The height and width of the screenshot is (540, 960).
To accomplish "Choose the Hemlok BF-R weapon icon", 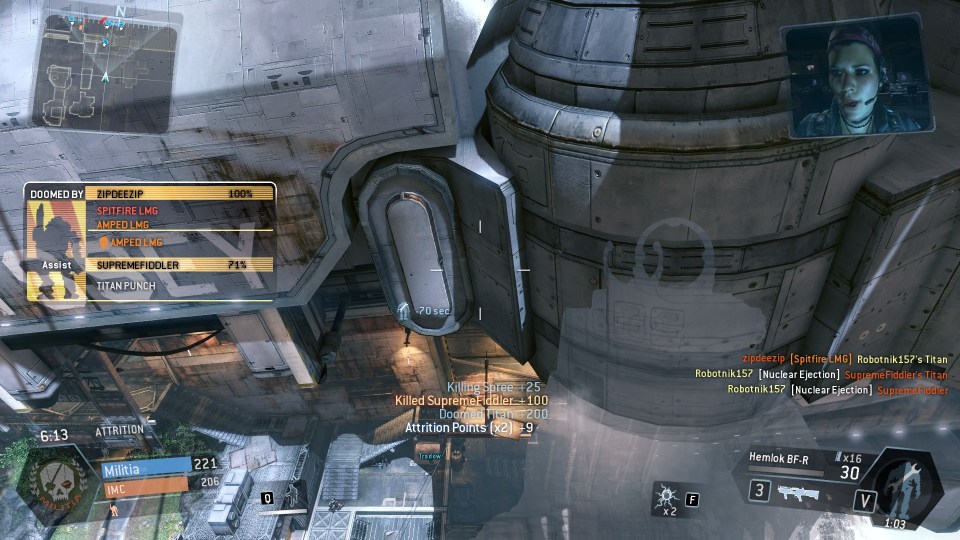I will (x=804, y=492).
